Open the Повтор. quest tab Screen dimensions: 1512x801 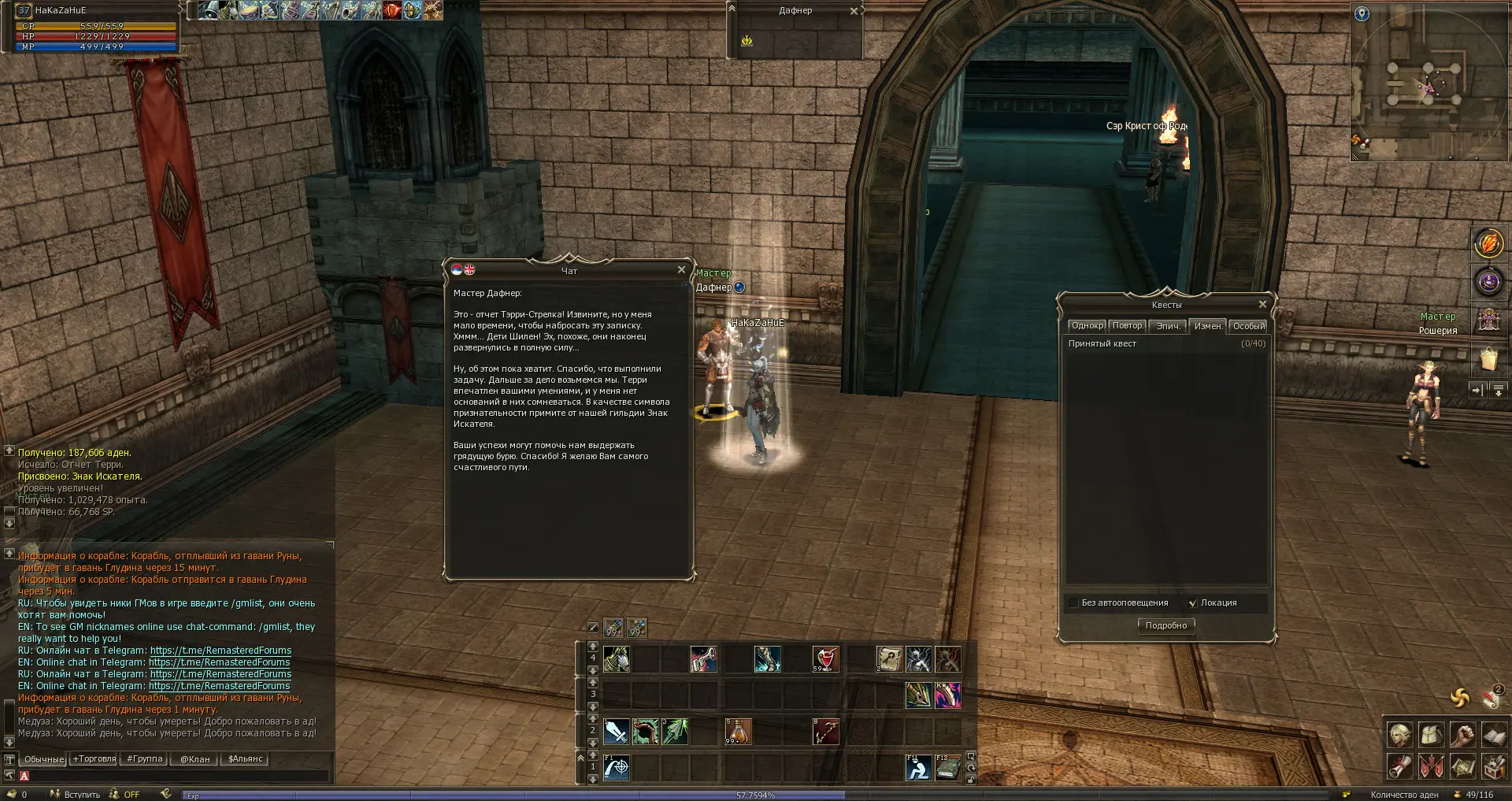[x=1127, y=326]
